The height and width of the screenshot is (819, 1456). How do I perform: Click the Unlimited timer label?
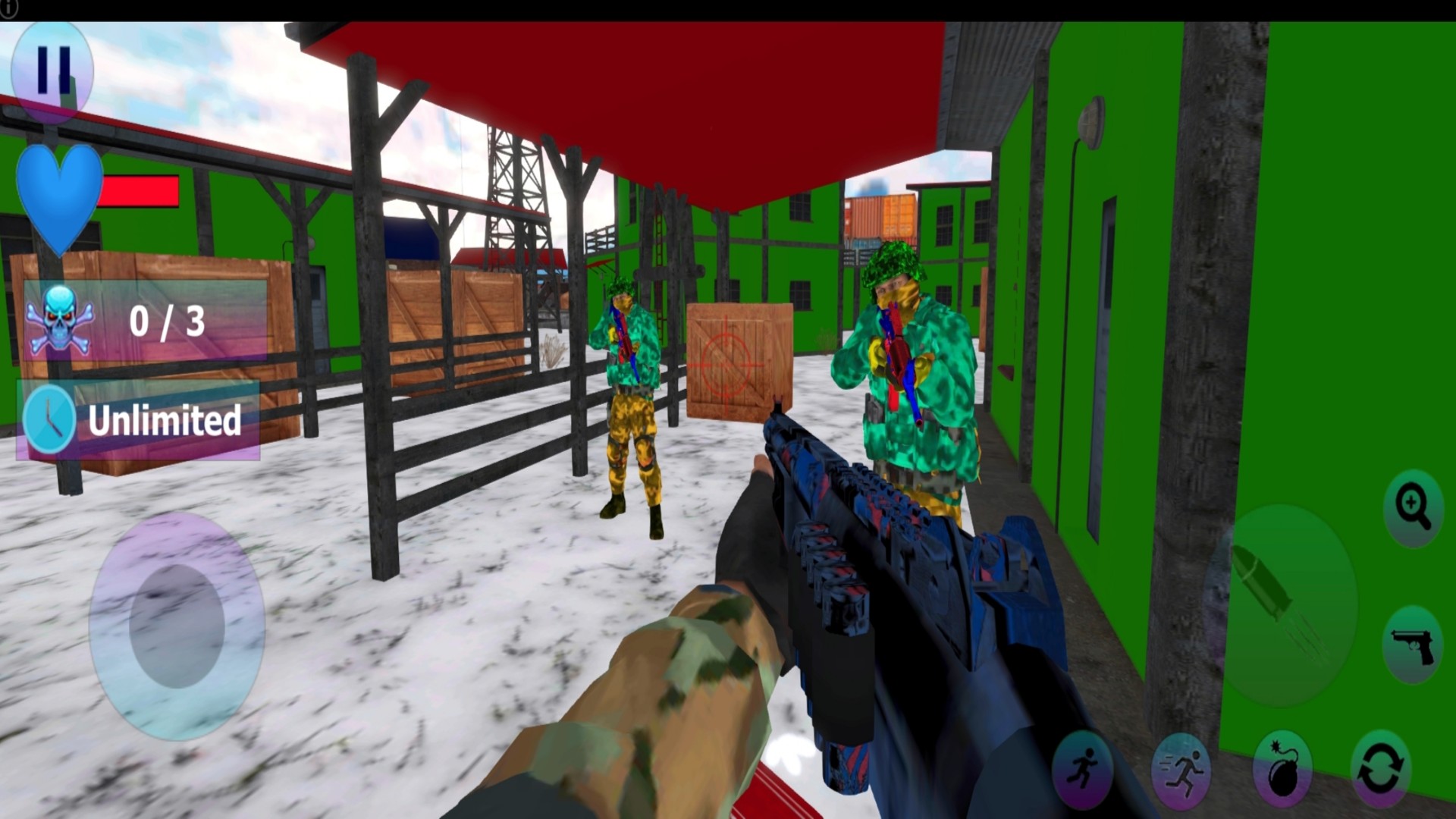pos(165,422)
